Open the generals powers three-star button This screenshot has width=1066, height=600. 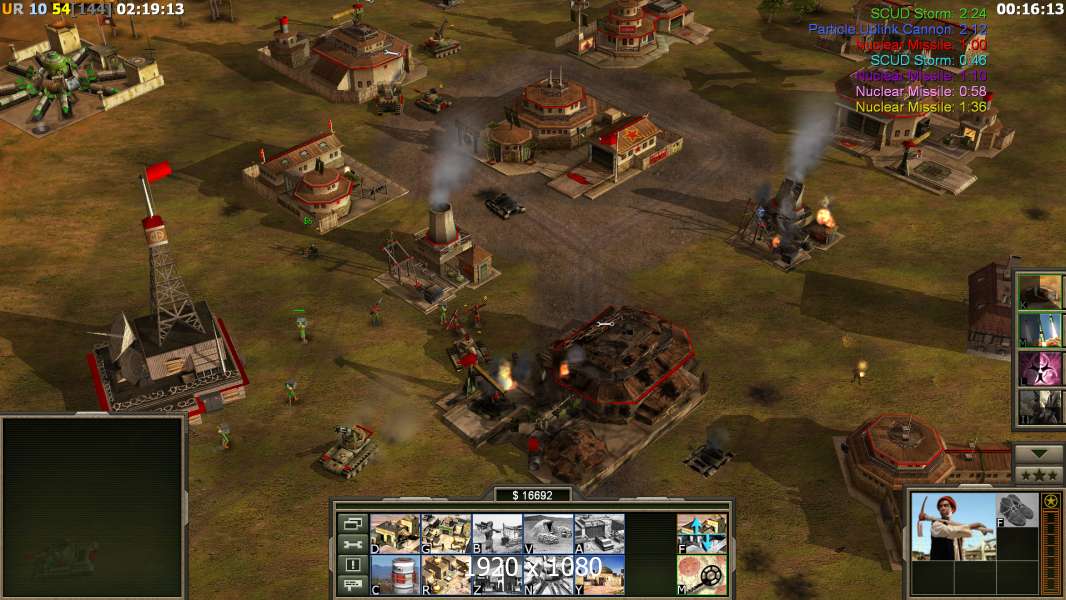[x=1039, y=475]
